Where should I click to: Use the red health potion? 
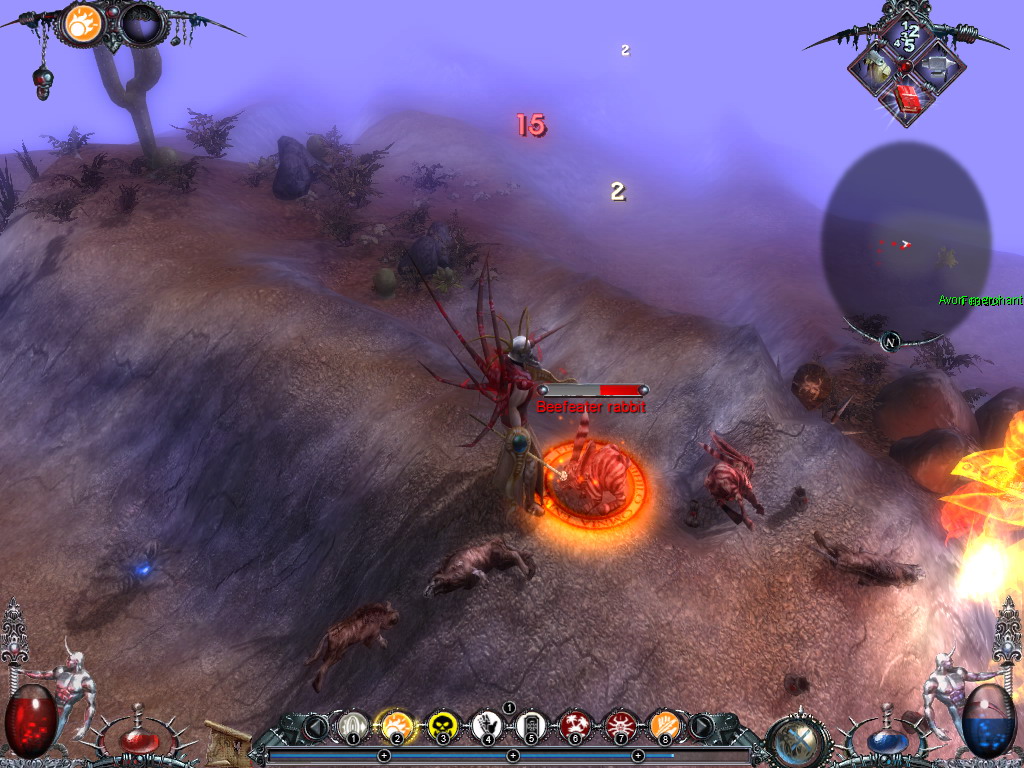(139, 739)
